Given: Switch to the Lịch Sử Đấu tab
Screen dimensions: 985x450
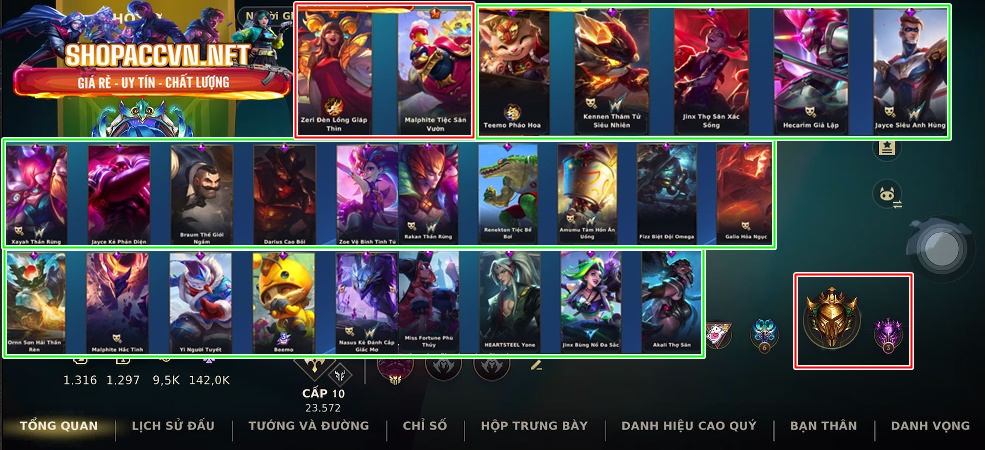Looking at the screenshot, I should pyautogui.click(x=173, y=426).
